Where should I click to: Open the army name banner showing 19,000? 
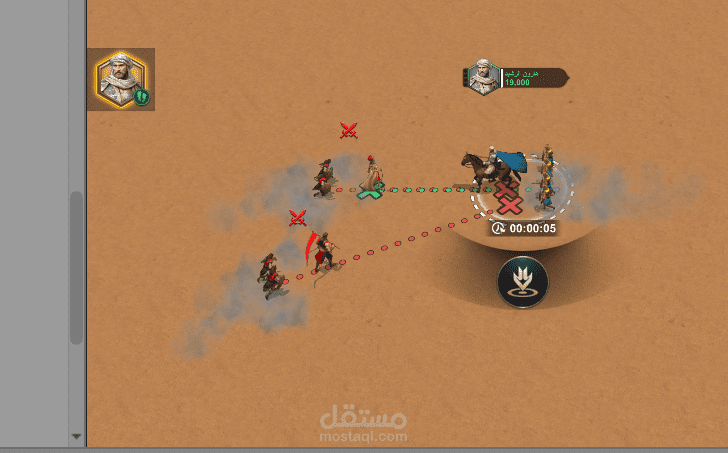tap(517, 78)
